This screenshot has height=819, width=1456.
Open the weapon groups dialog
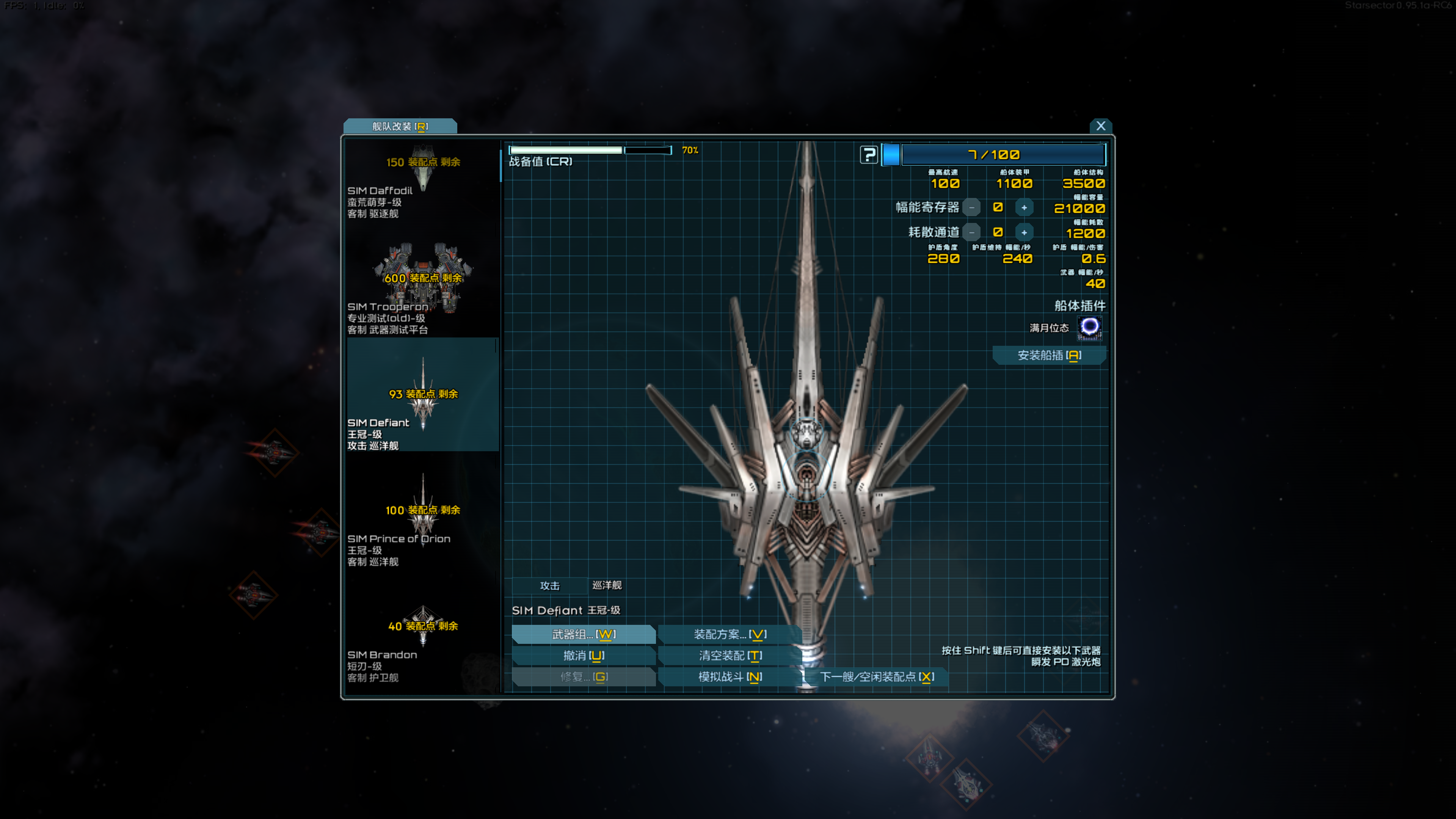point(583,634)
